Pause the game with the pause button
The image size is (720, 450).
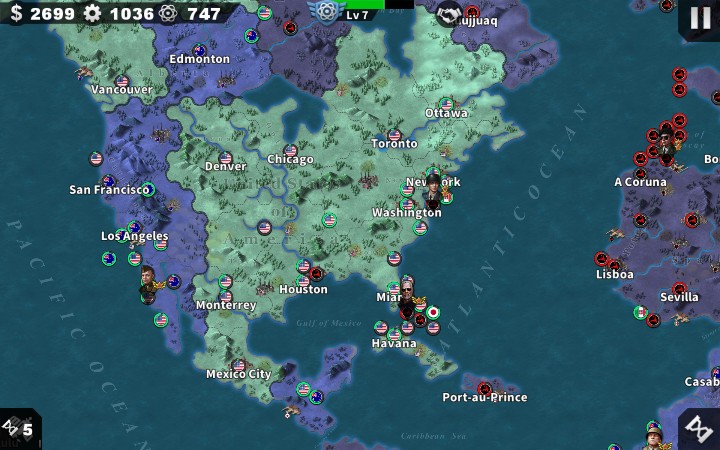tap(699, 18)
